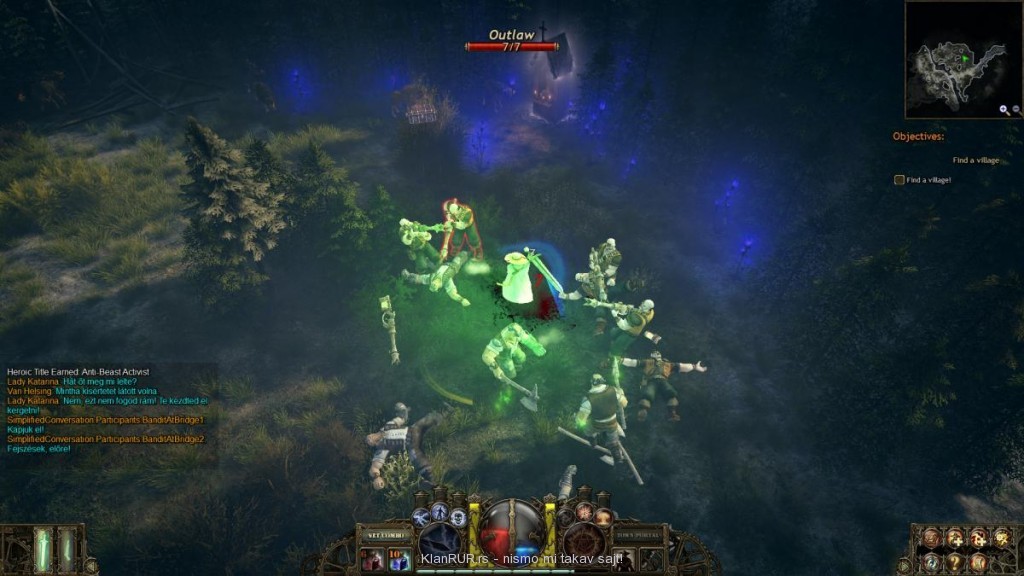The height and width of the screenshot is (576, 1024).
Task: Open the gear settings menu button
Action: click(1001, 539)
